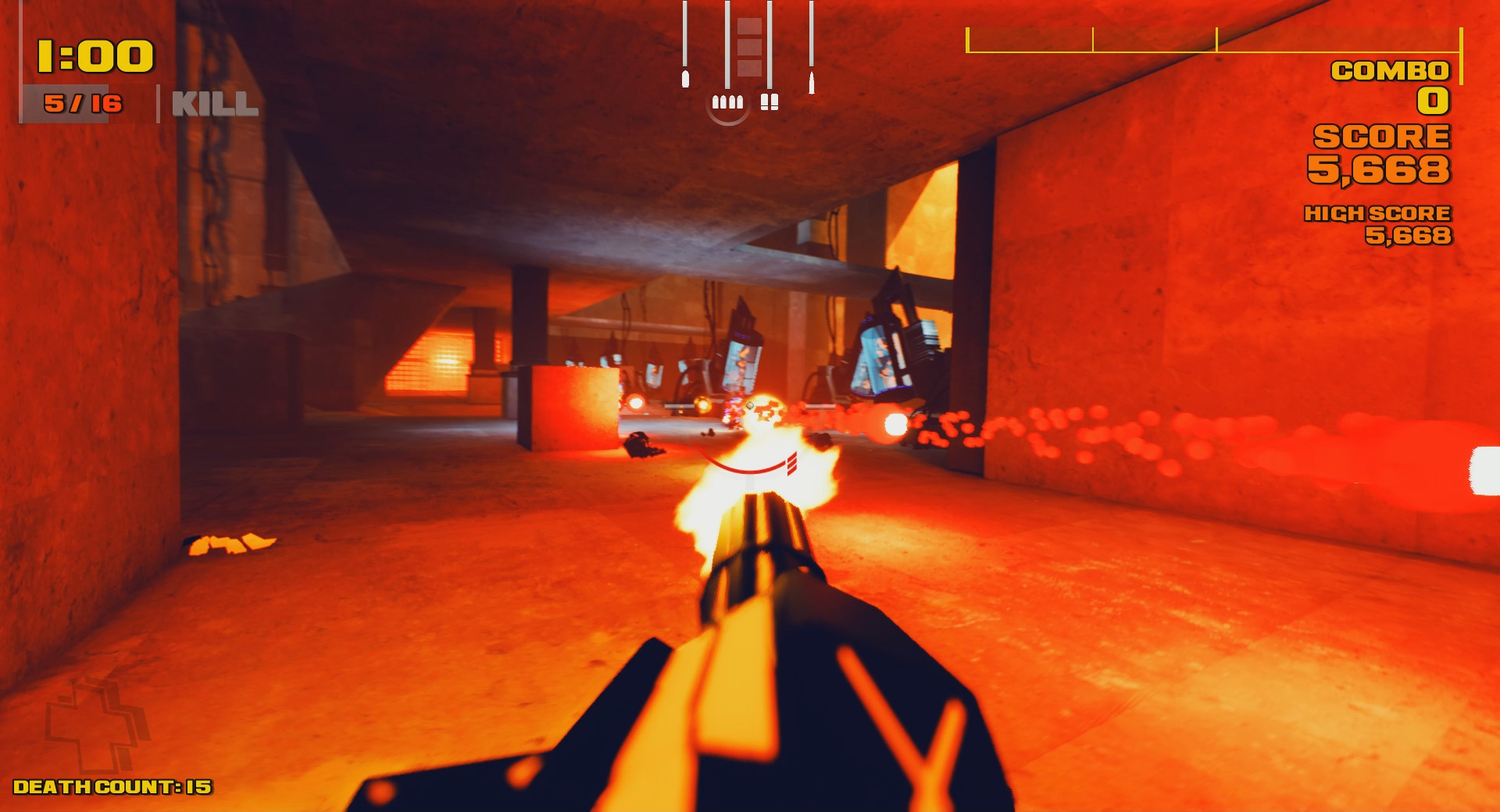Select the pistol bullet ammo icon
The width and height of the screenshot is (1500, 812).
tap(686, 80)
